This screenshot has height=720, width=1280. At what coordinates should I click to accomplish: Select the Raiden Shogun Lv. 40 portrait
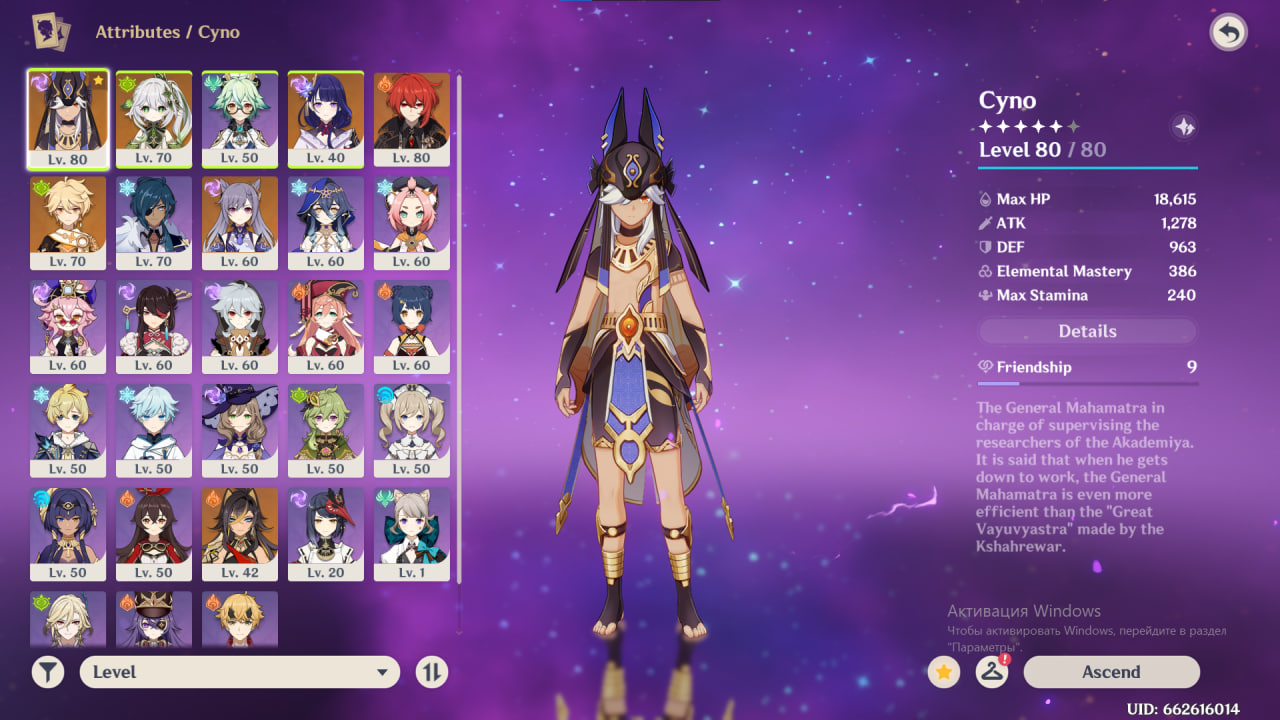click(x=326, y=118)
